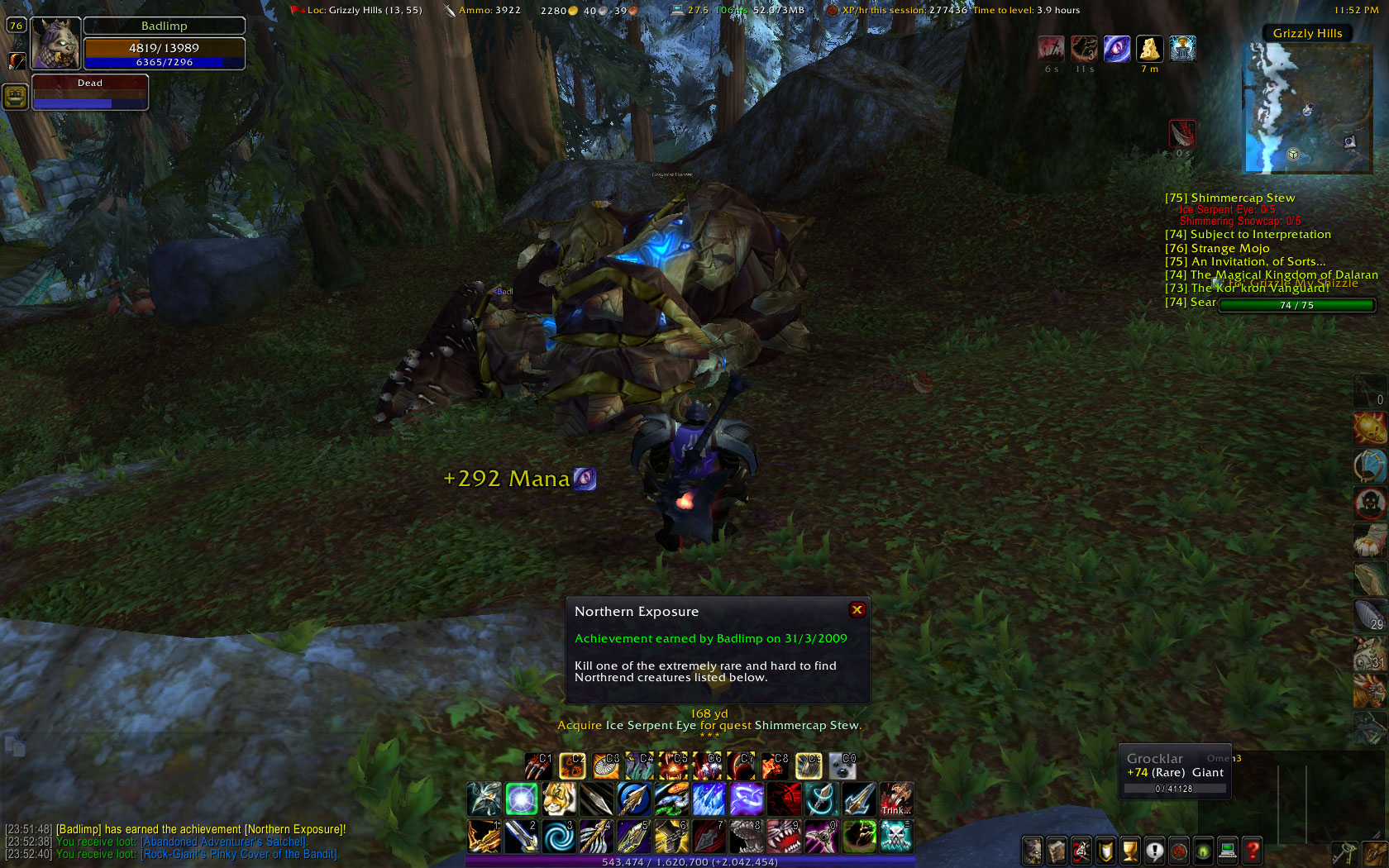Screen dimensions: 1389x868
Task: Open the keyring with the key icon
Action: [1344, 852]
